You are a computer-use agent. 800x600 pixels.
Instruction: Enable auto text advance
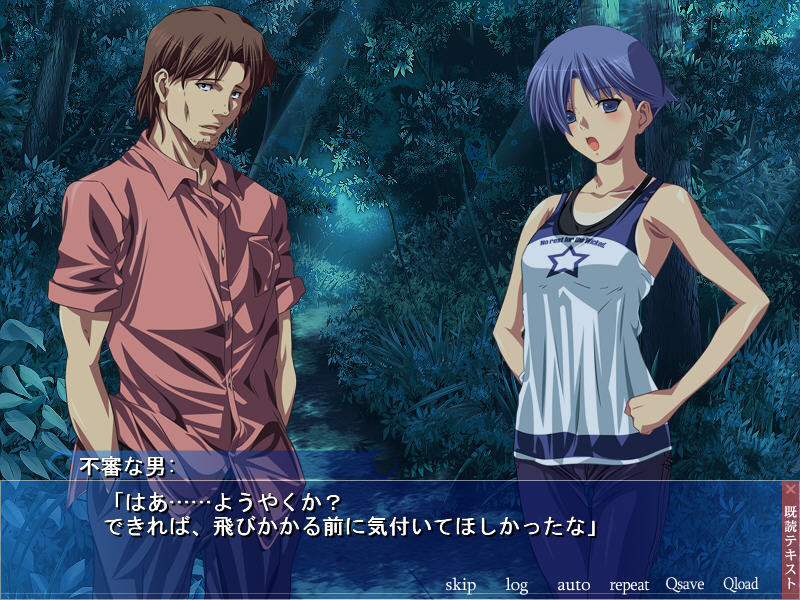tap(573, 584)
